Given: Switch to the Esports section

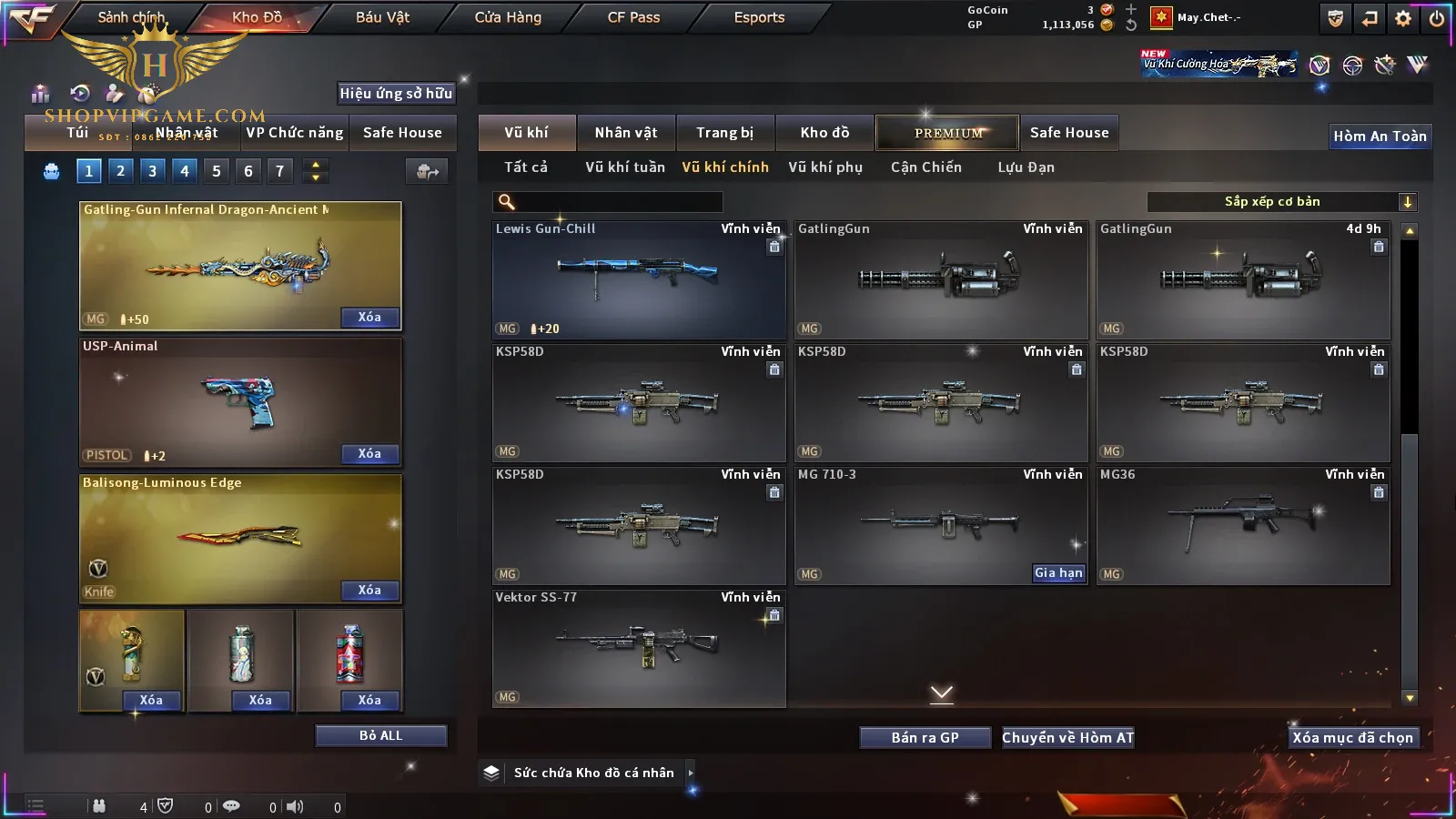Looking at the screenshot, I should coord(759,17).
